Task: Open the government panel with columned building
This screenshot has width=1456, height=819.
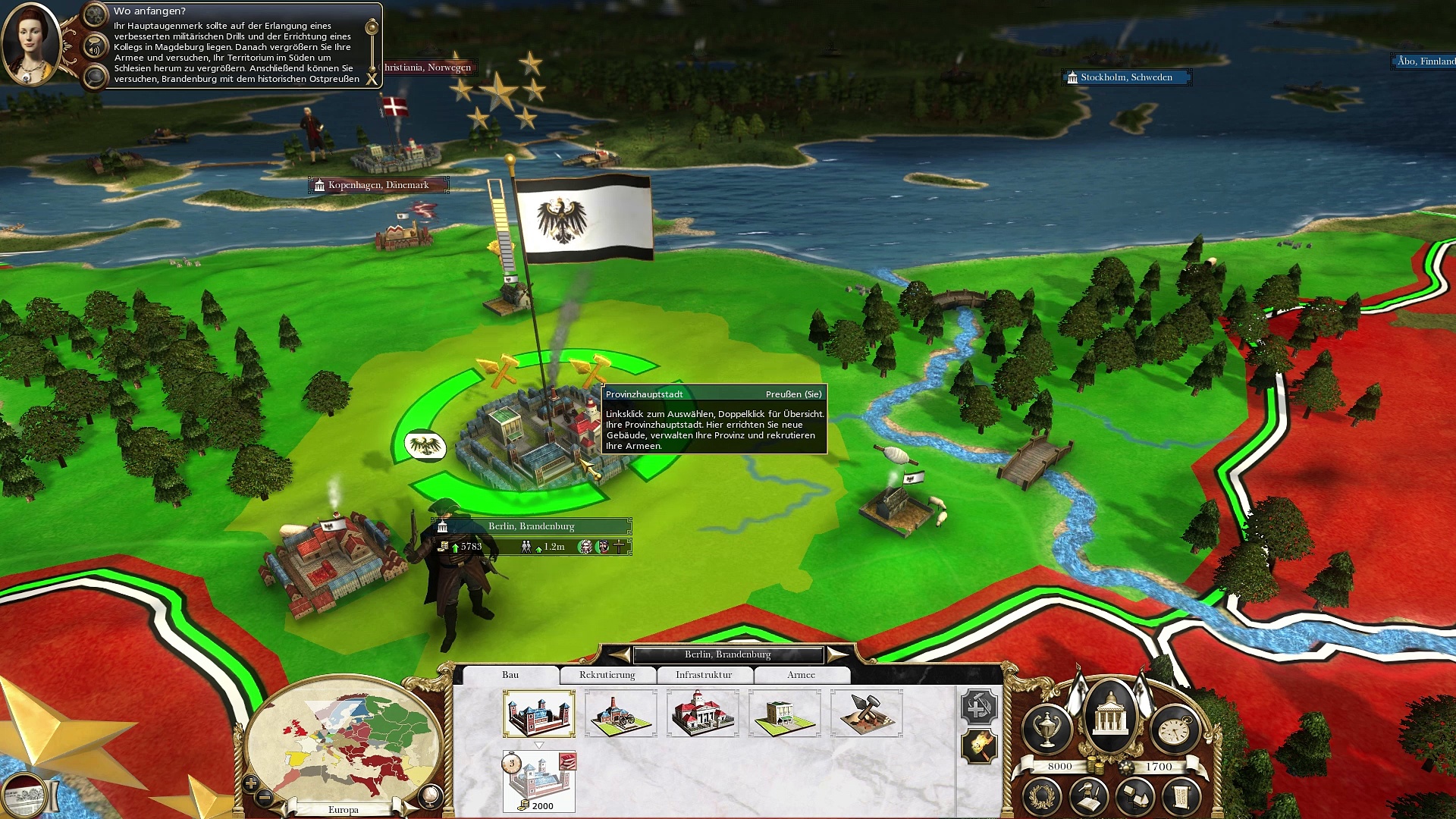Action: pyautogui.click(x=1110, y=715)
